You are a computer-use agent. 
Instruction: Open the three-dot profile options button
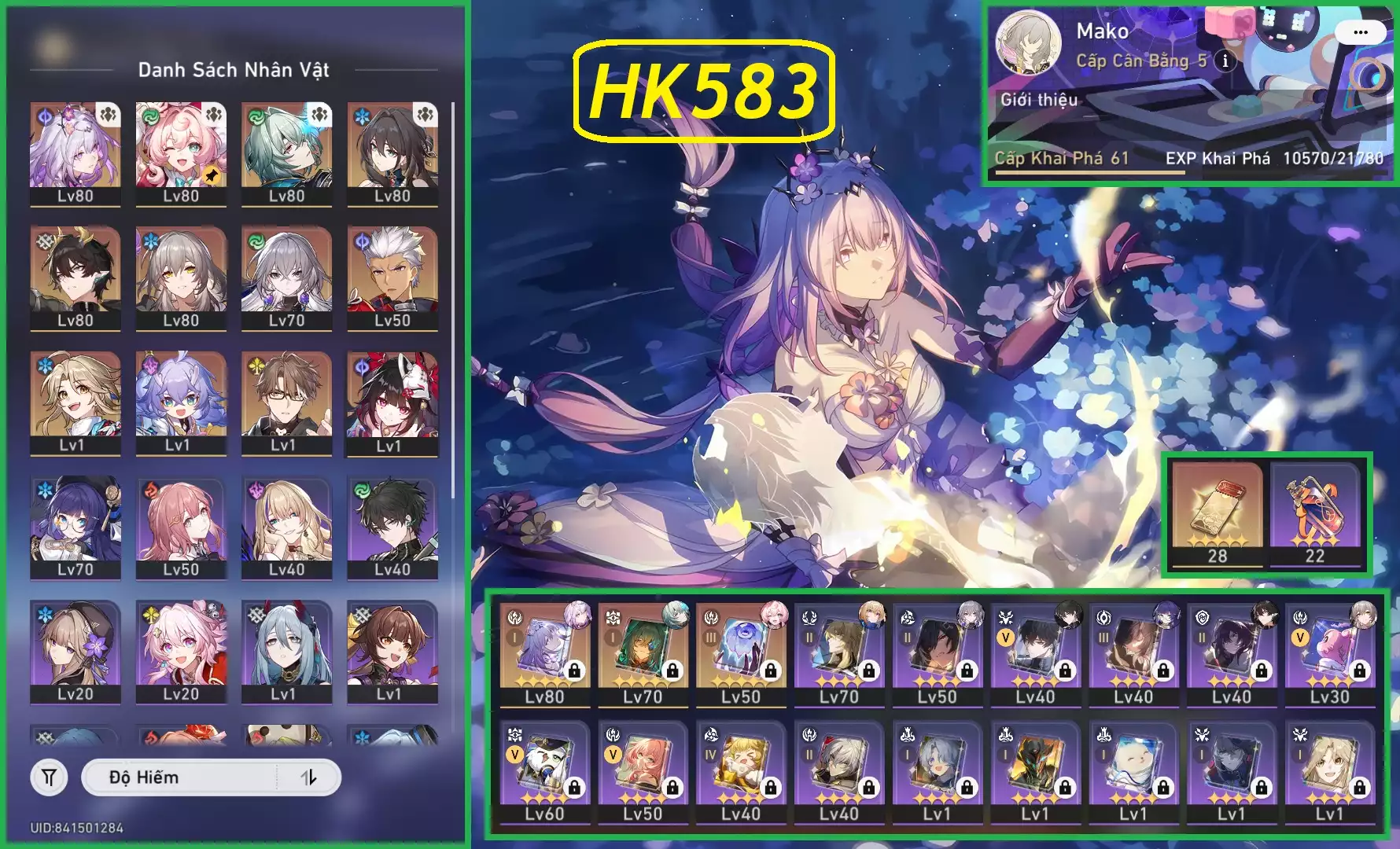1361,32
